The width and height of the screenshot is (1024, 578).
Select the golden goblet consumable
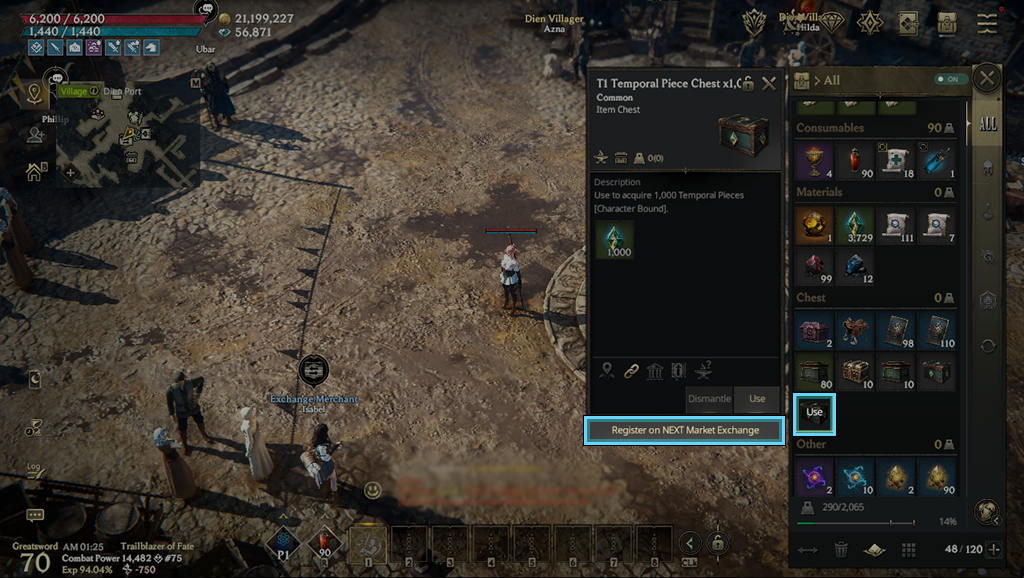[x=814, y=160]
